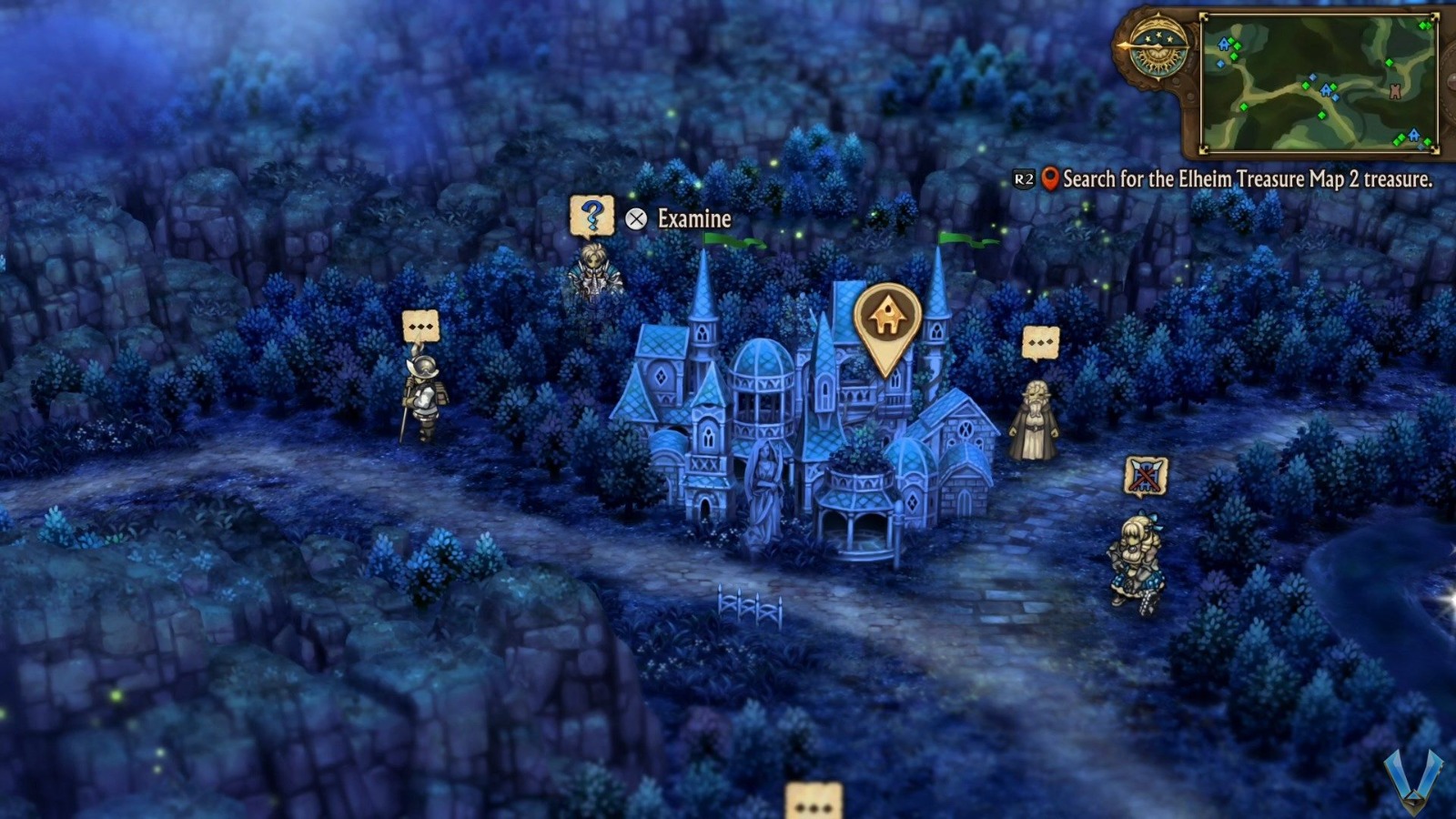This screenshot has width=1456, height=819.
Task: Select the red fort marker on the minimap
Action: (1395, 90)
